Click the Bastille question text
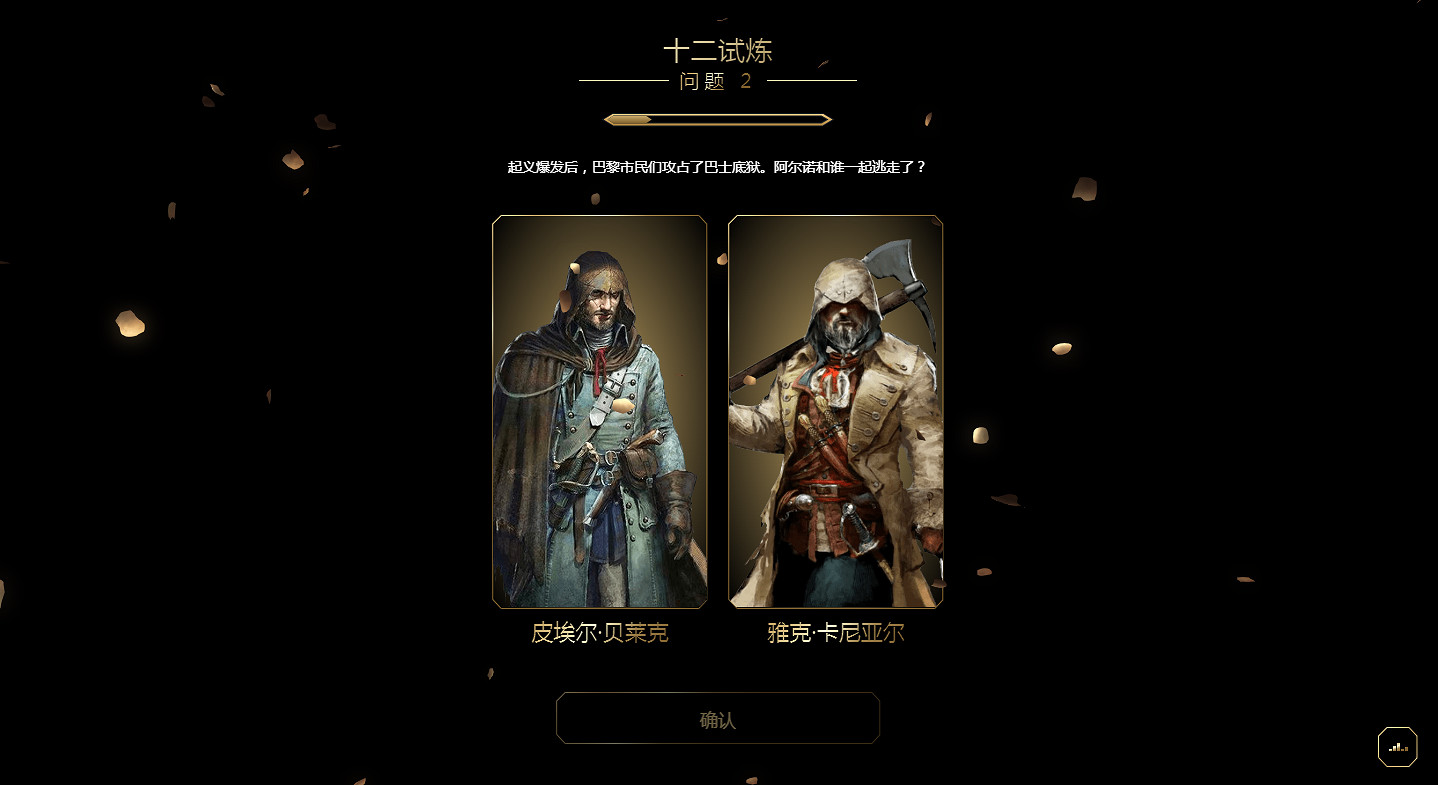The width and height of the screenshot is (1438, 785). [x=716, y=167]
